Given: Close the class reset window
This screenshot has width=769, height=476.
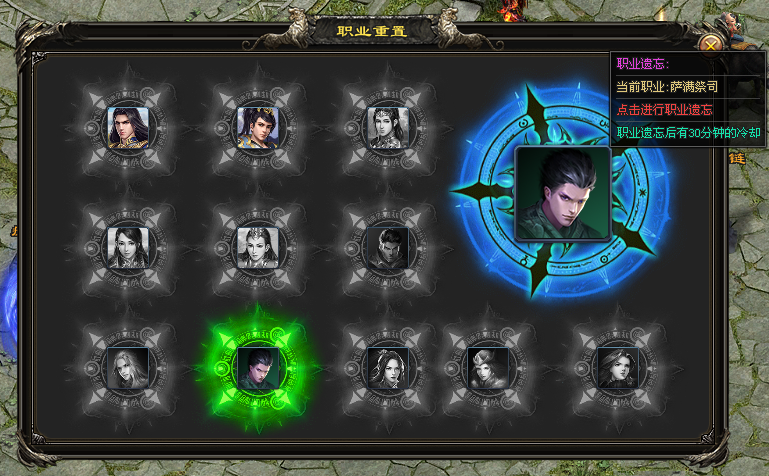Looking at the screenshot, I should coord(710,44).
